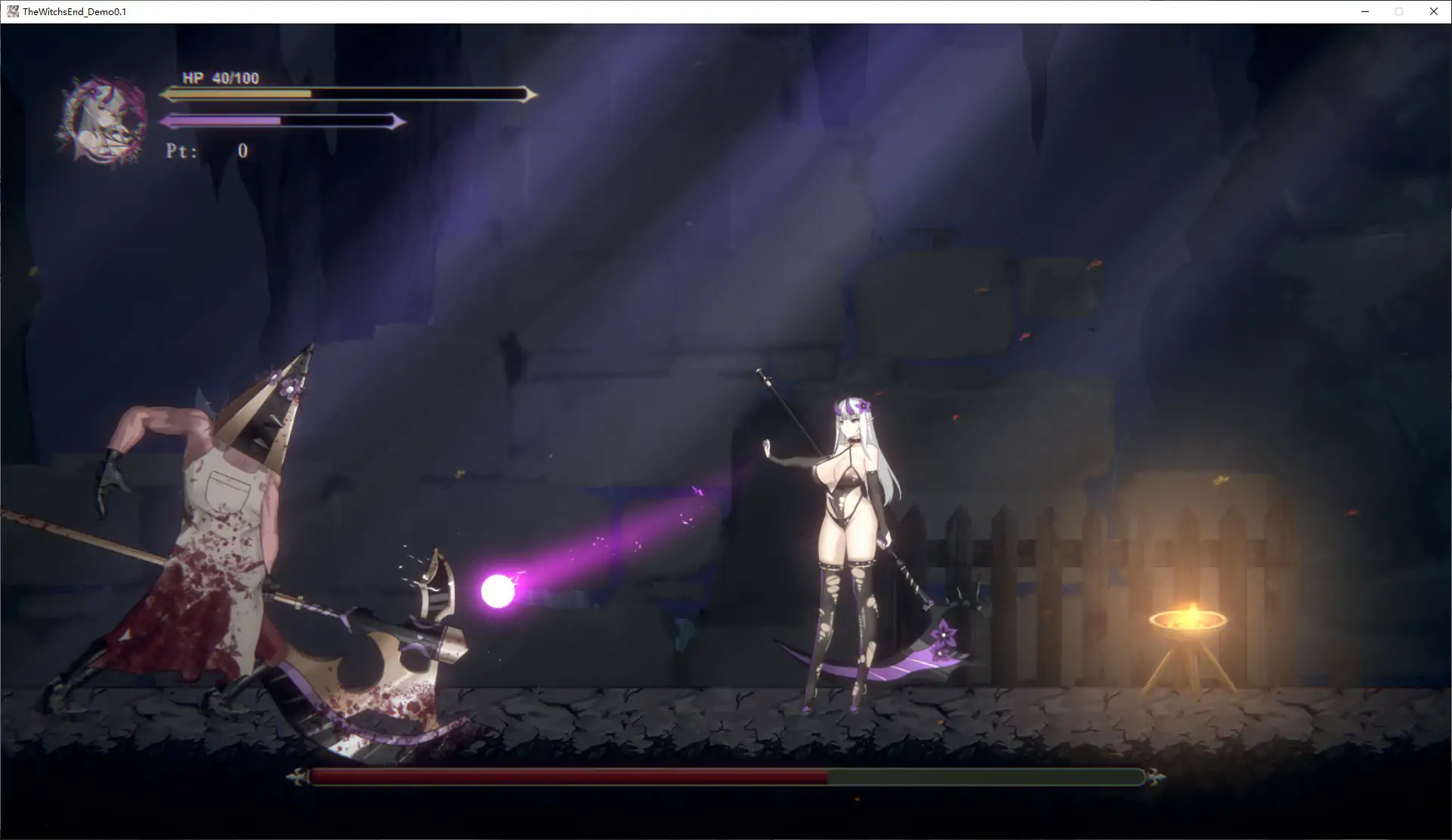
Task: Click the arrow tip of the HP gauge
Action: (x=534, y=94)
